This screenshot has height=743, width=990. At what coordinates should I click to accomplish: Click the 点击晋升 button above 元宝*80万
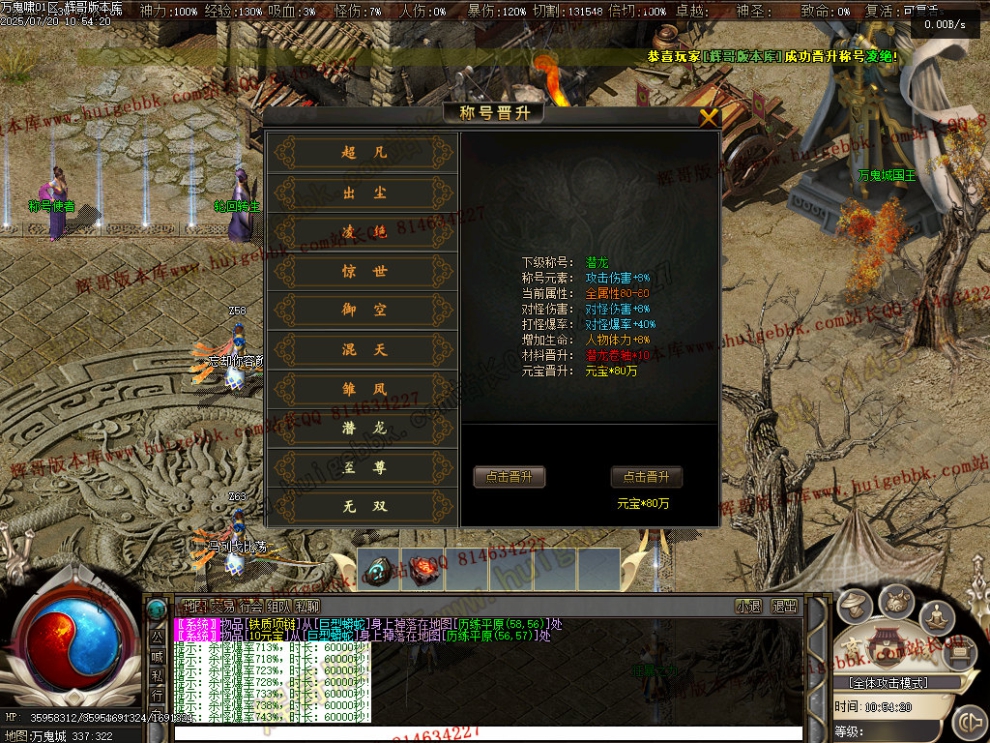pyautogui.click(x=646, y=477)
